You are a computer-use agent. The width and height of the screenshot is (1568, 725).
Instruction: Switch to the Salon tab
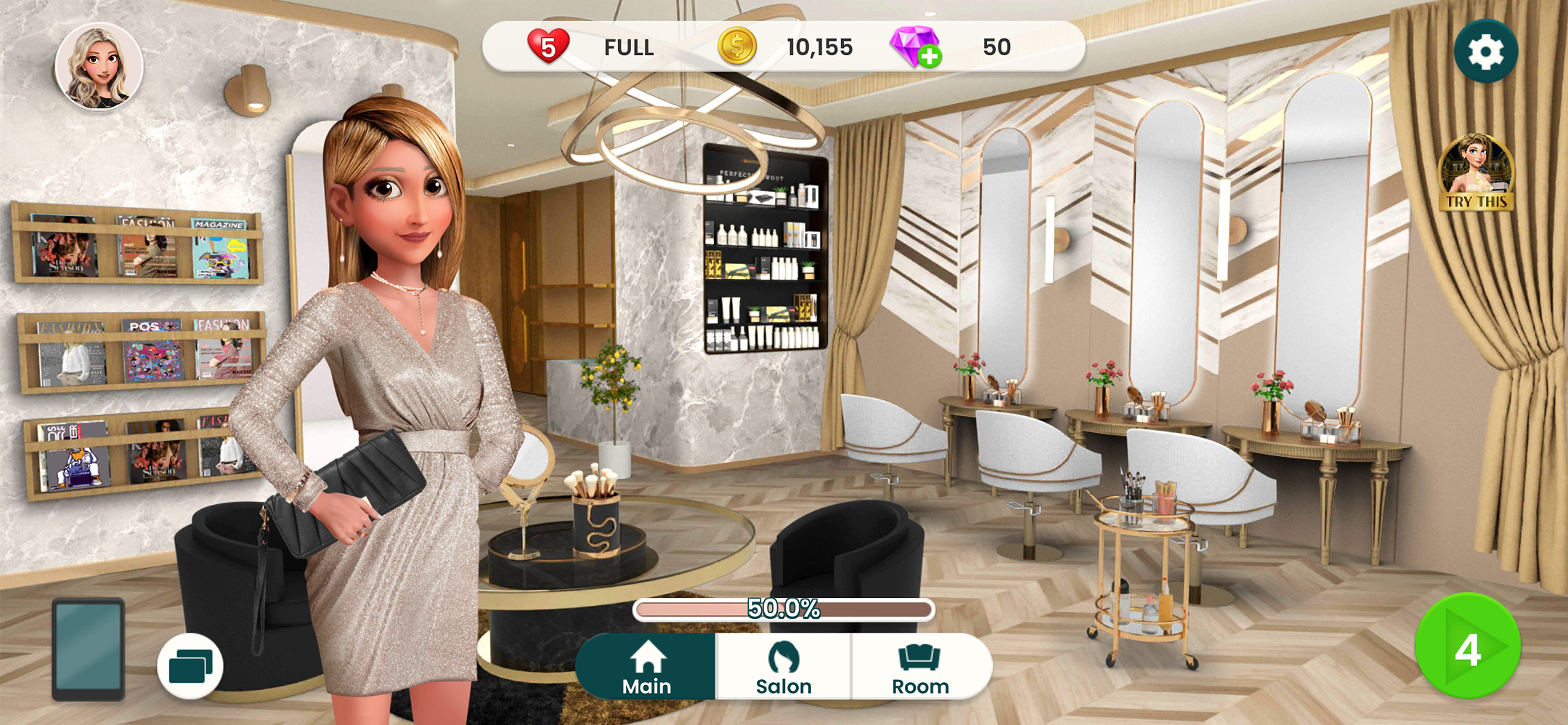783,667
